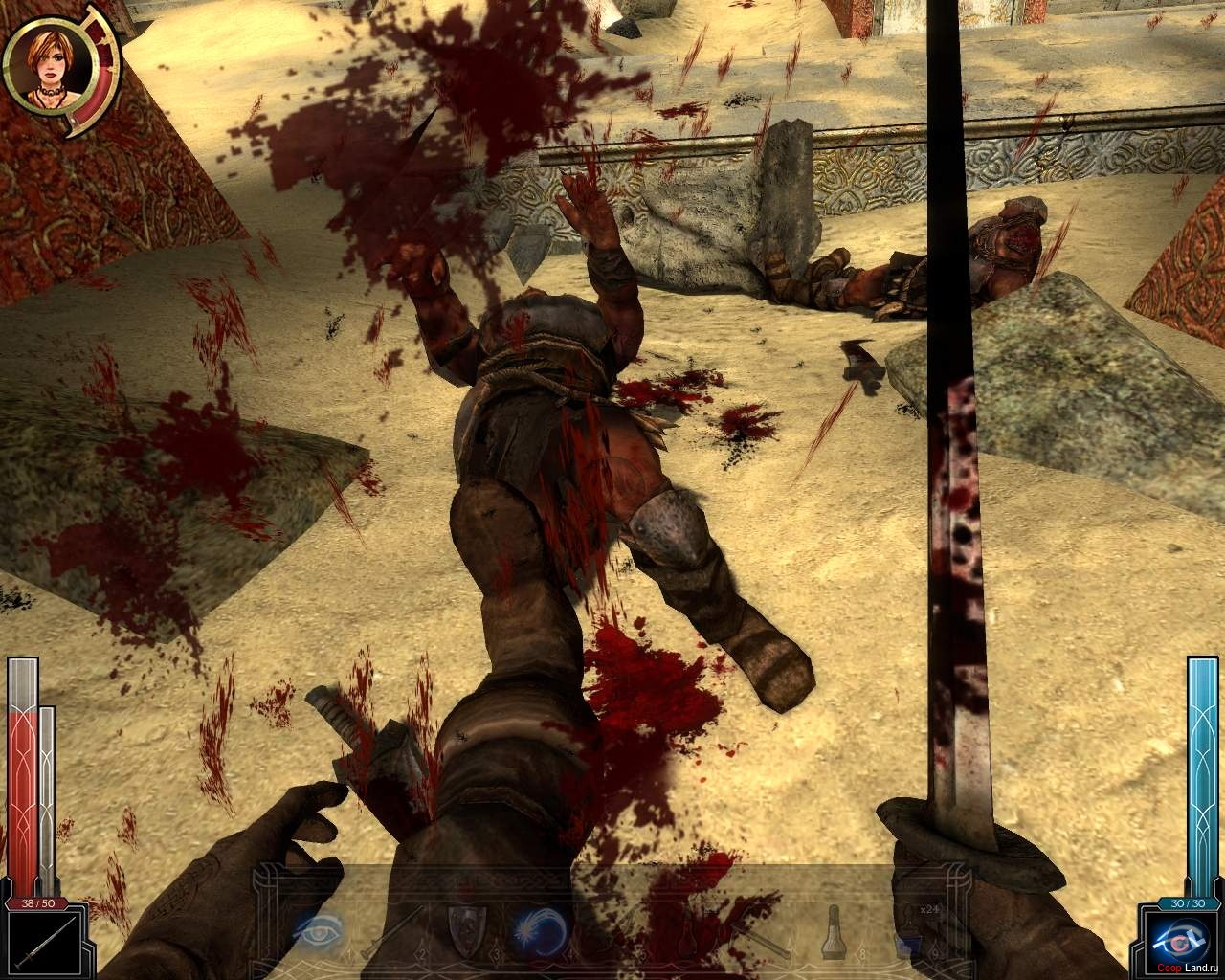Image resolution: width=1225 pixels, height=980 pixels.
Task: Select the active eye spell box beside mana
Action: (x=1185, y=944)
